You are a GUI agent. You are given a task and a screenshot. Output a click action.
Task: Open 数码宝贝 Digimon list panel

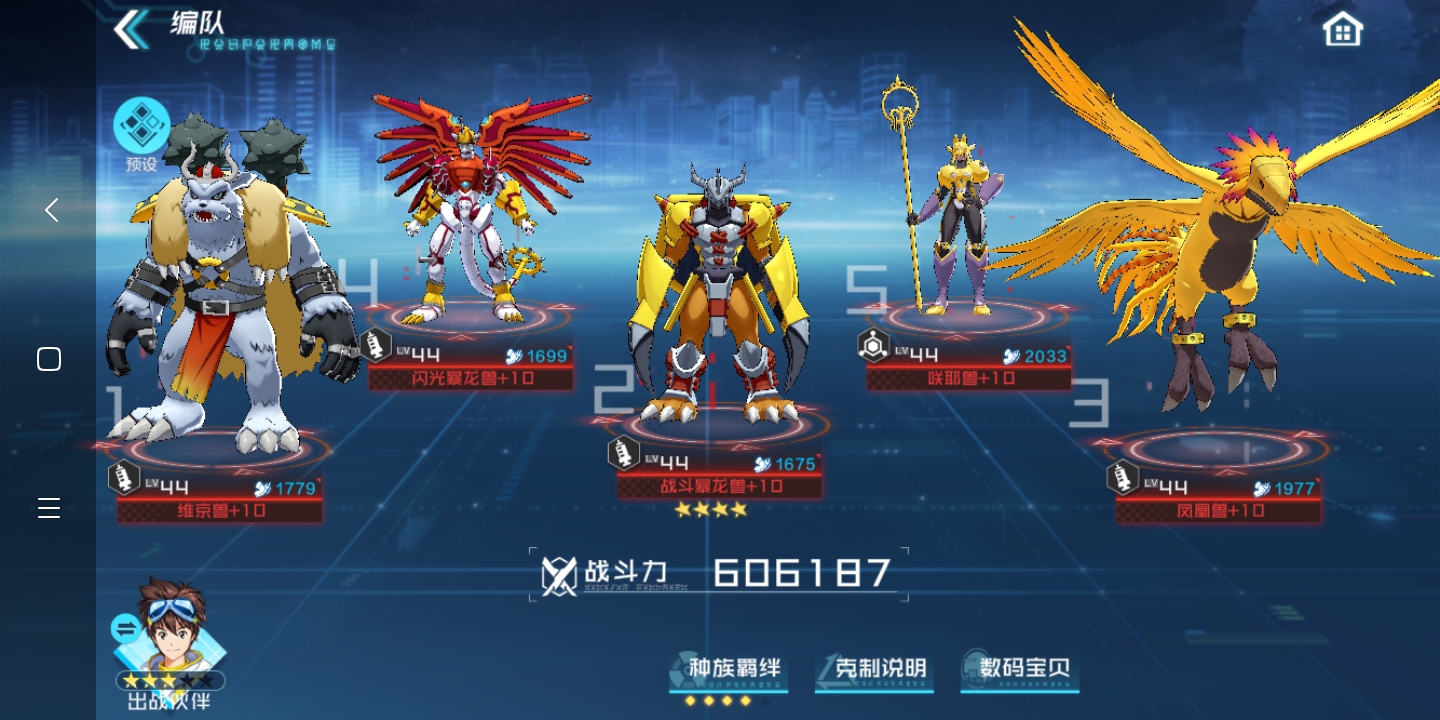point(1019,670)
